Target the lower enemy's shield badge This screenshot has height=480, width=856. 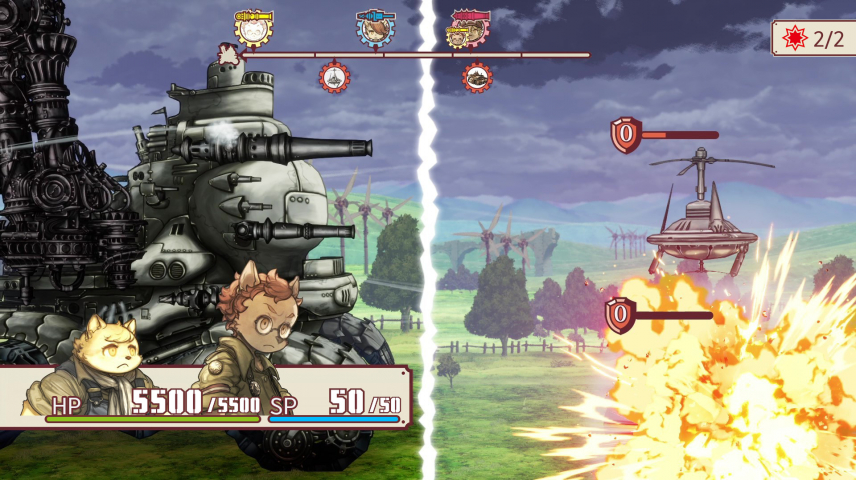pyautogui.click(x=620, y=315)
